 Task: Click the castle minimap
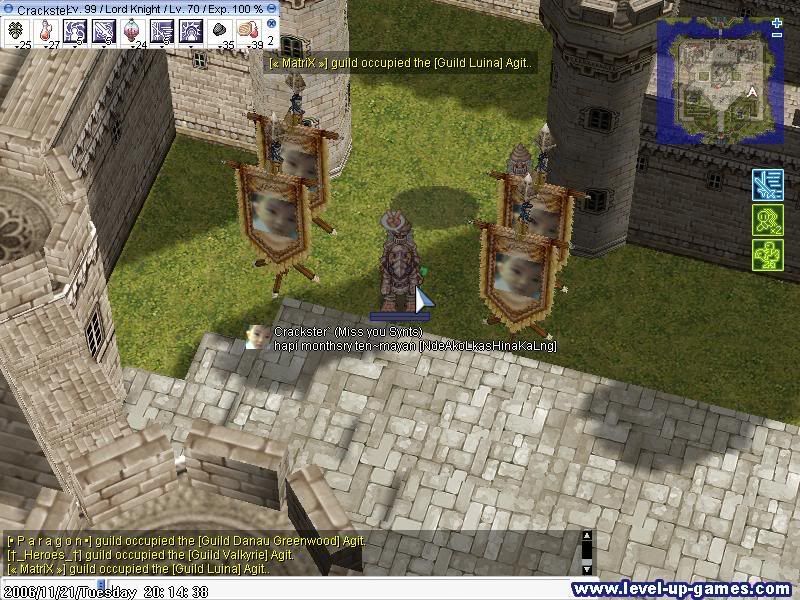716,82
